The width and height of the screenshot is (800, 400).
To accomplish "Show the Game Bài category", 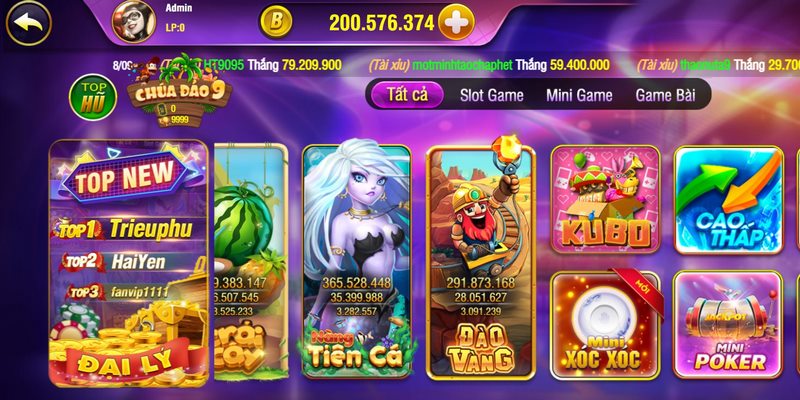I will [666, 96].
